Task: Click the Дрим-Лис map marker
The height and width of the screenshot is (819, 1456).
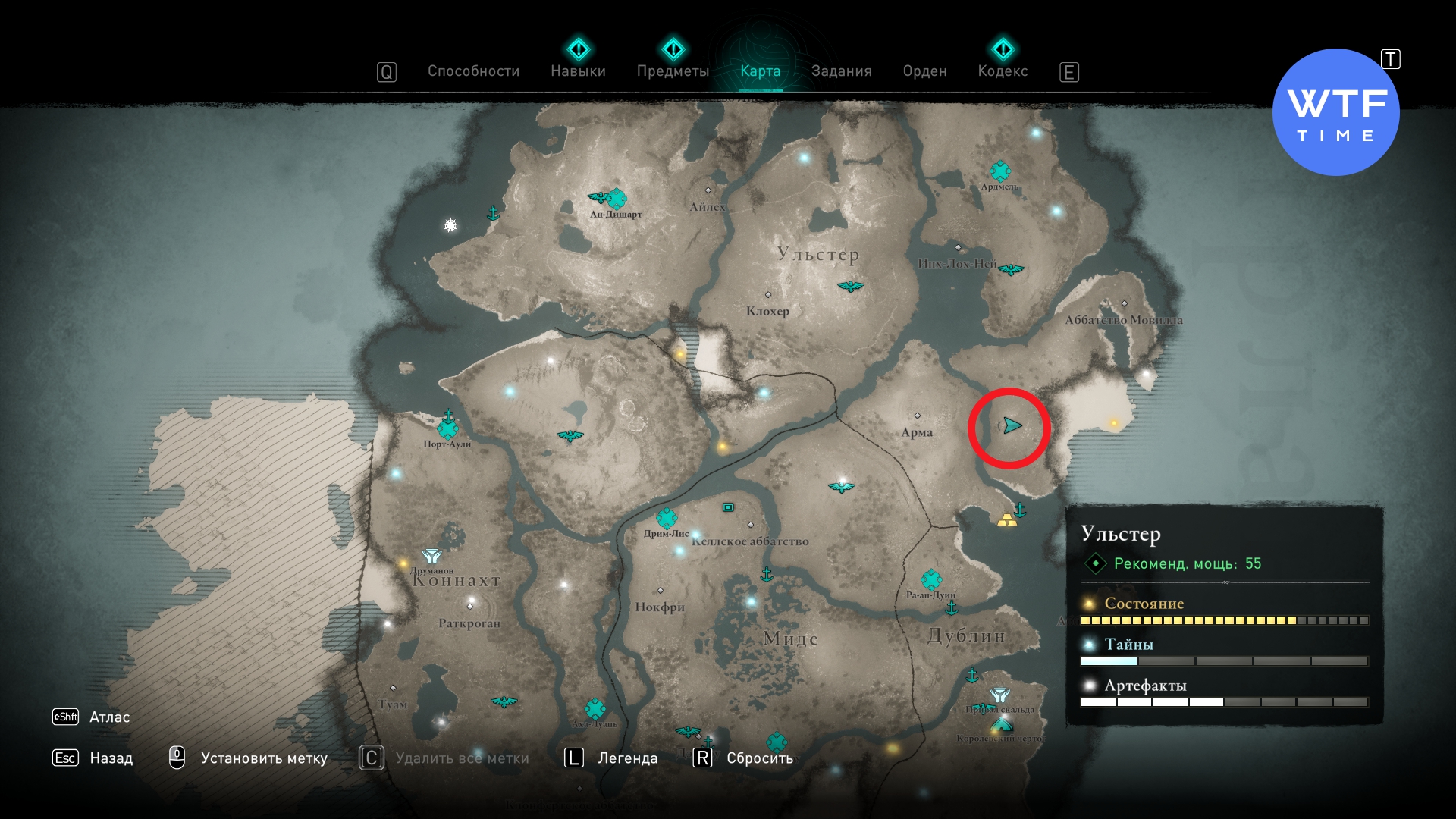Action: (667, 519)
